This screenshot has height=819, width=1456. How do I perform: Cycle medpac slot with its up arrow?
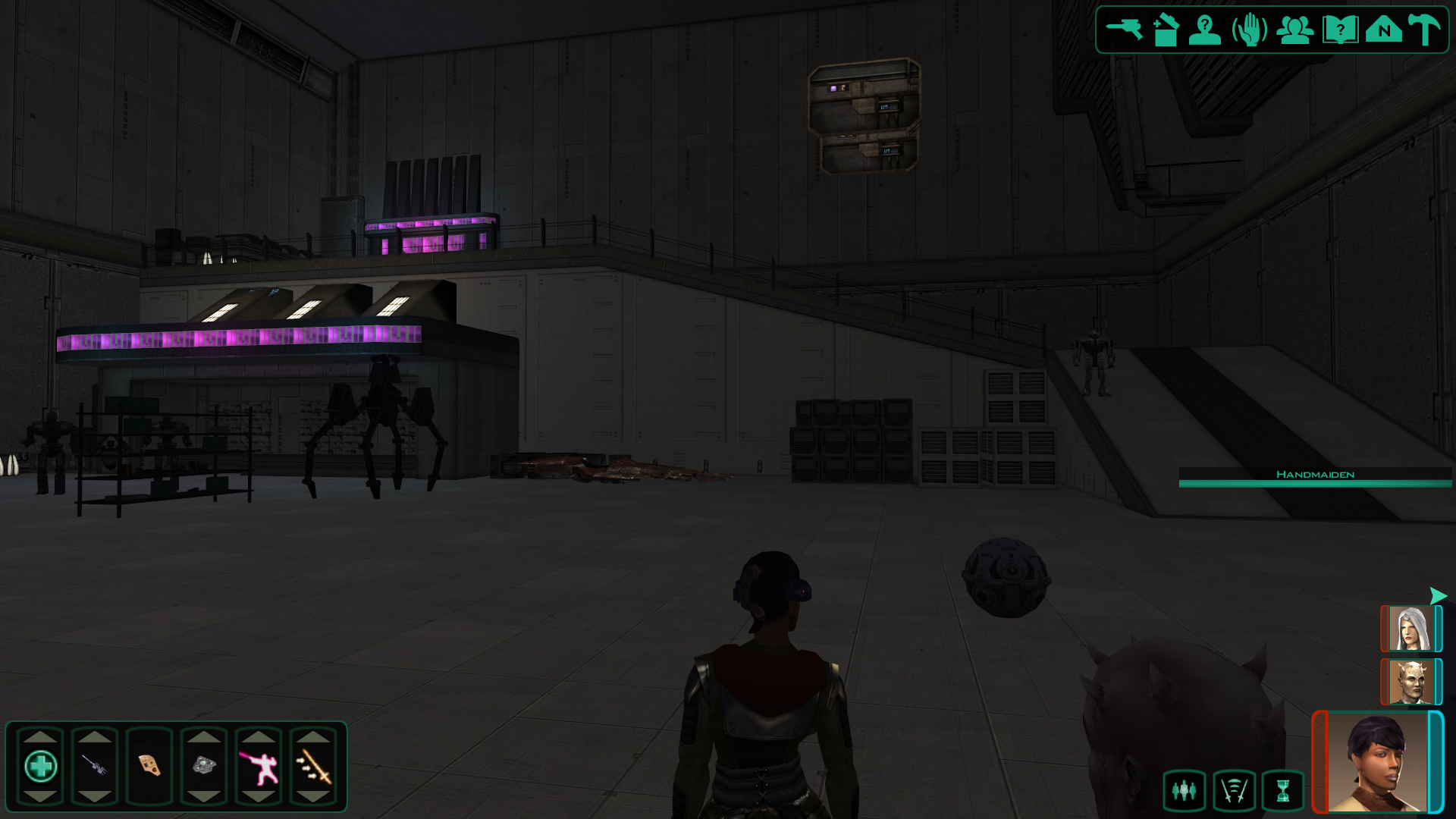[41, 737]
